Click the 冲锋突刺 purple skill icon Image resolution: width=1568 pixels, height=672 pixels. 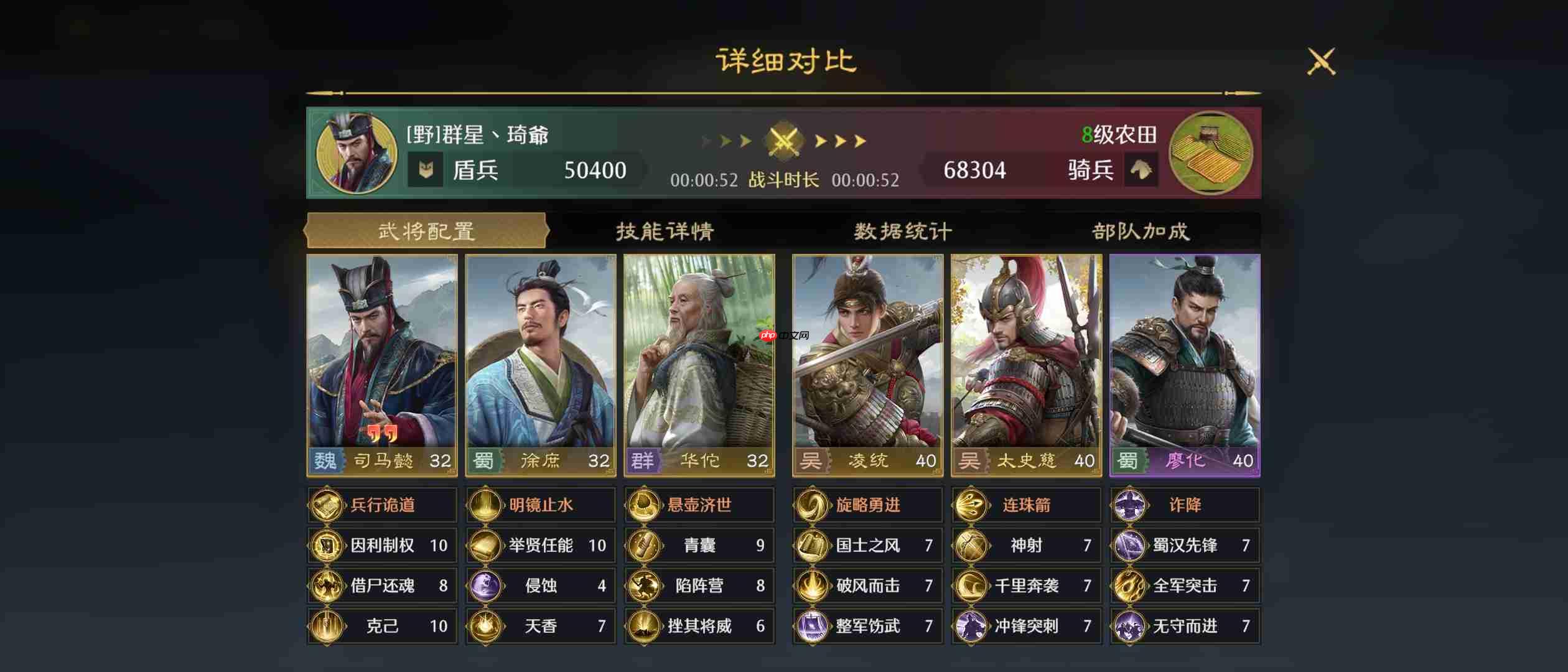(971, 627)
